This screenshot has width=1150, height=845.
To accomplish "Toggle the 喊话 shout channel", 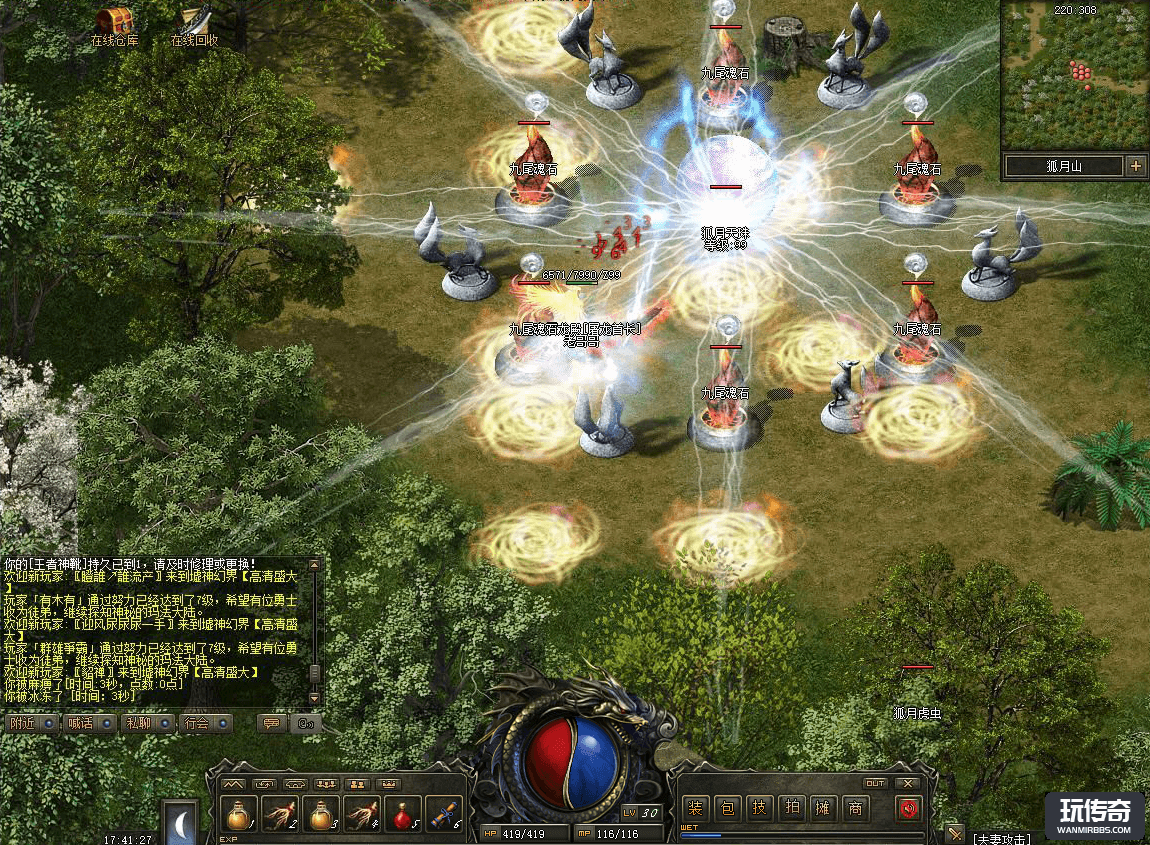I will pos(91,723).
